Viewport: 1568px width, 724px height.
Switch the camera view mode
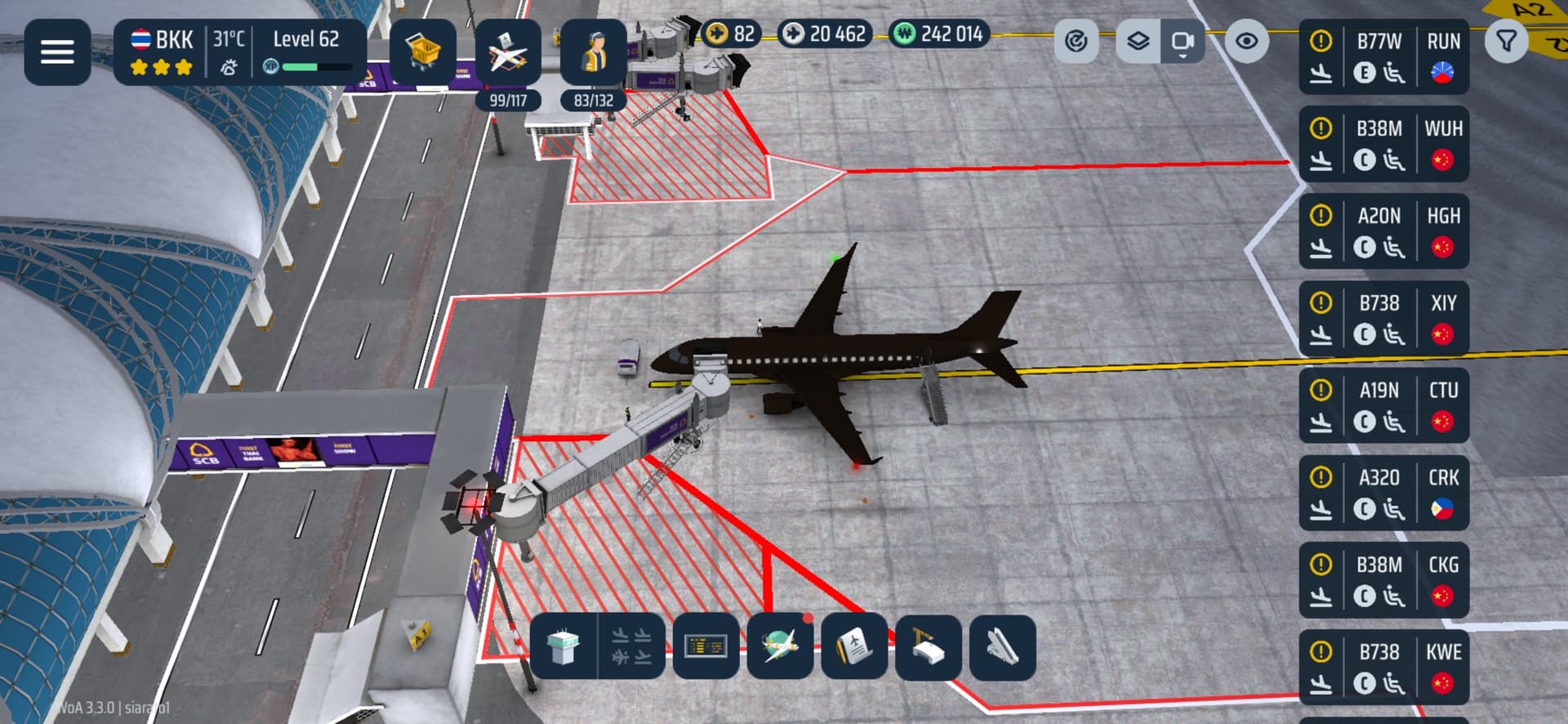pos(1182,41)
